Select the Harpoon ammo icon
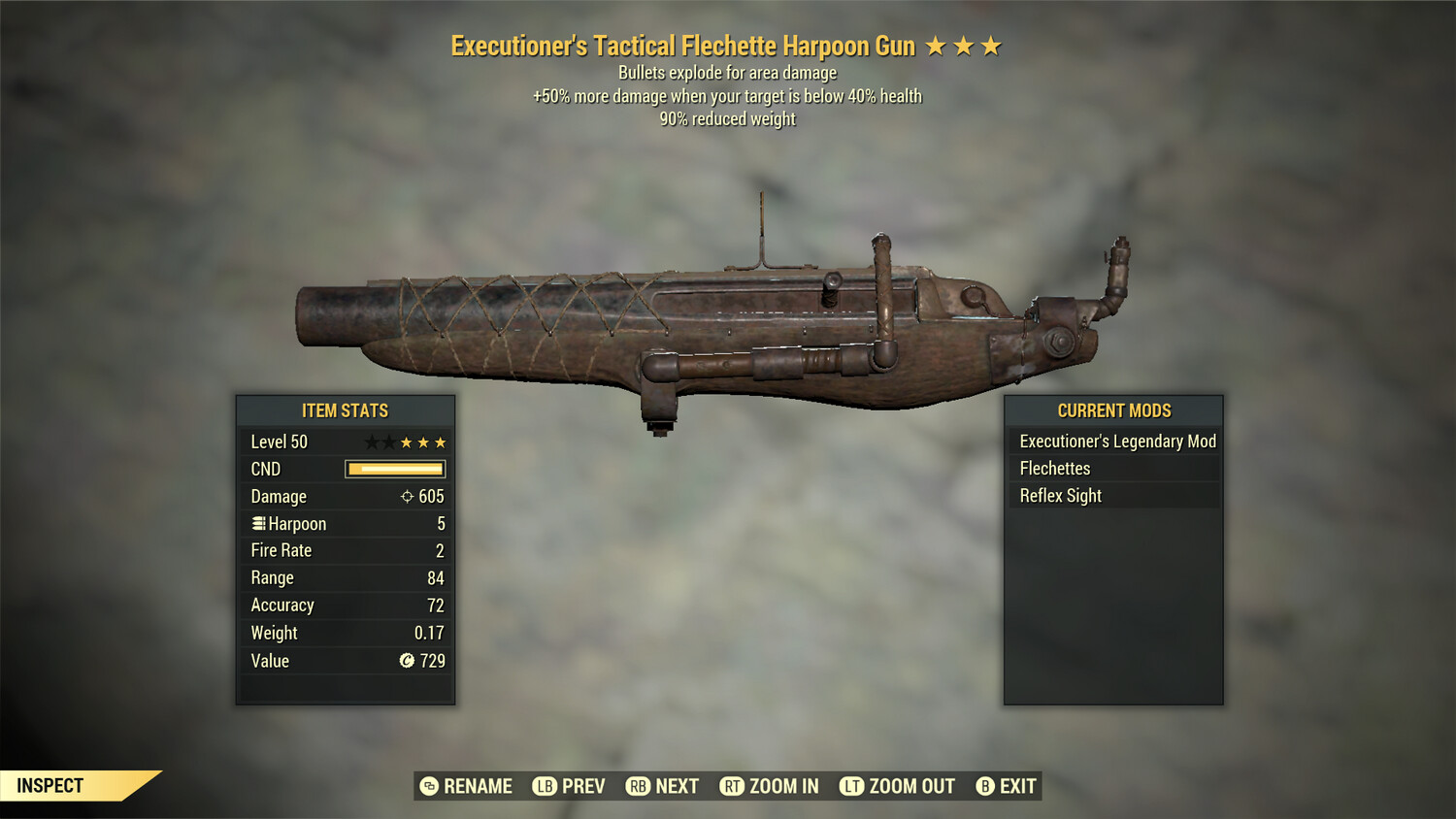 (257, 523)
